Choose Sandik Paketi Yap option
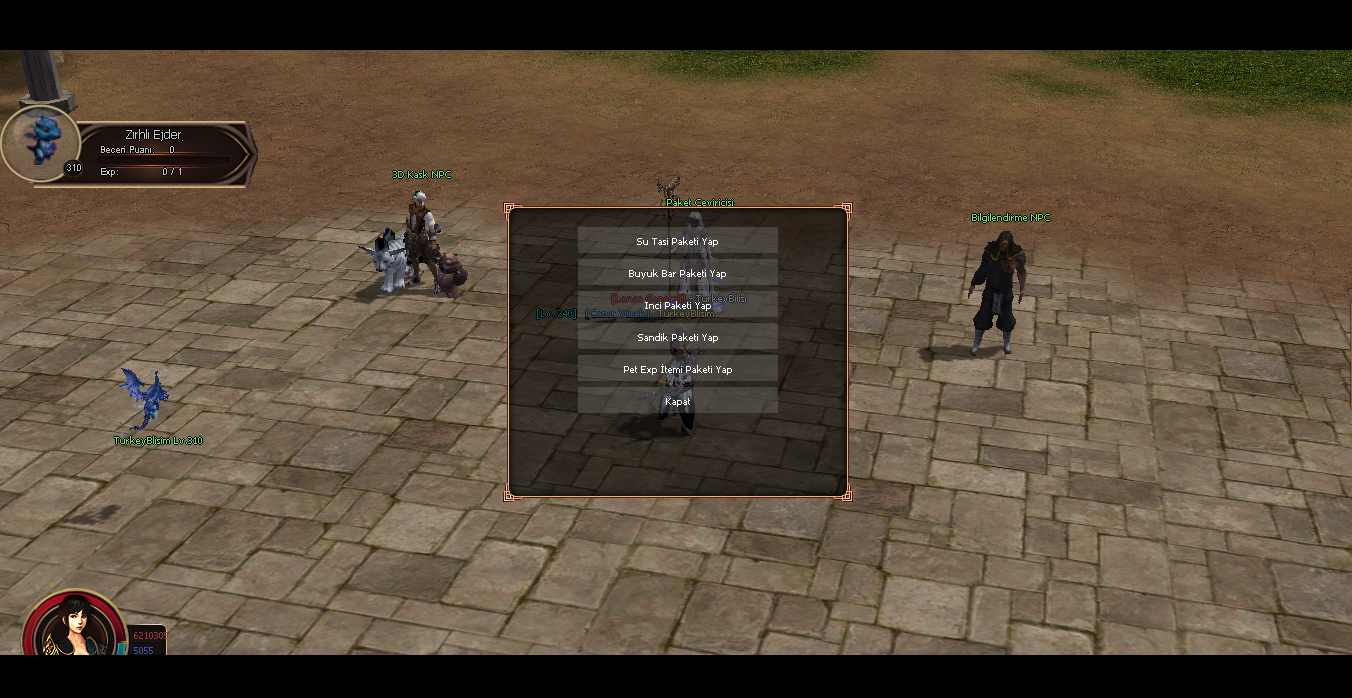Image resolution: width=1352 pixels, height=698 pixels. pyautogui.click(x=677, y=337)
